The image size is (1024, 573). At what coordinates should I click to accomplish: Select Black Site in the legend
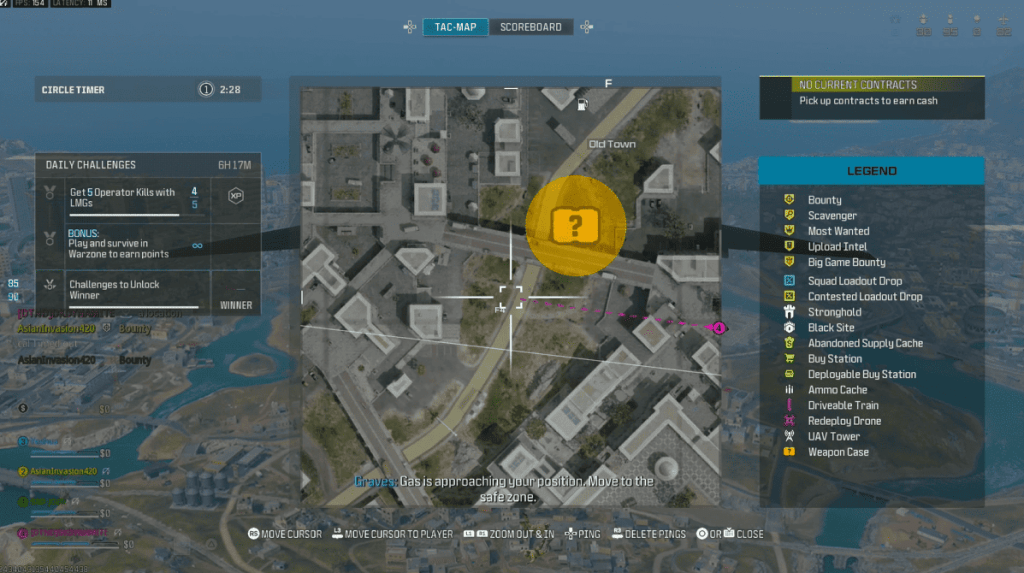pos(831,328)
